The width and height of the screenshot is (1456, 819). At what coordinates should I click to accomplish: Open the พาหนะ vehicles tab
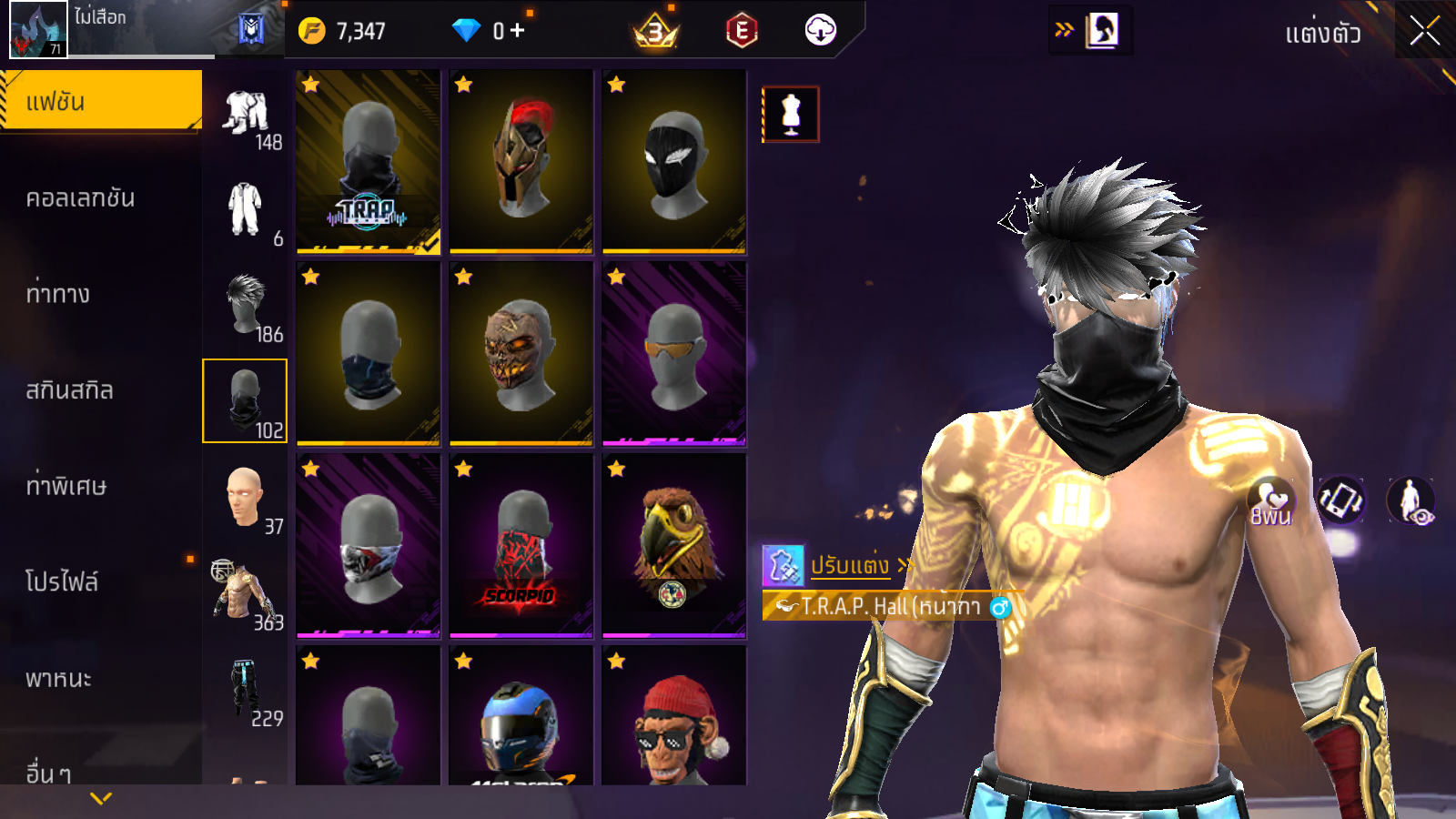point(58,678)
